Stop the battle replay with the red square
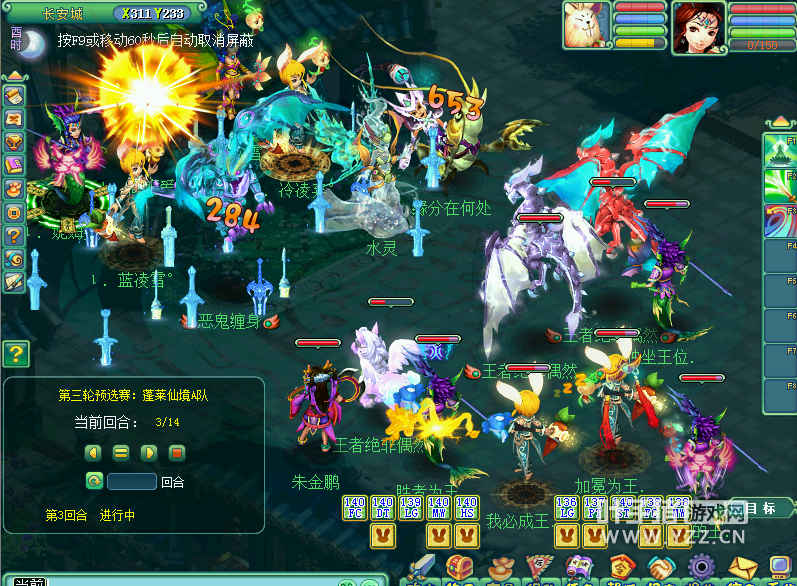This screenshot has height=586, width=797. click(175, 452)
